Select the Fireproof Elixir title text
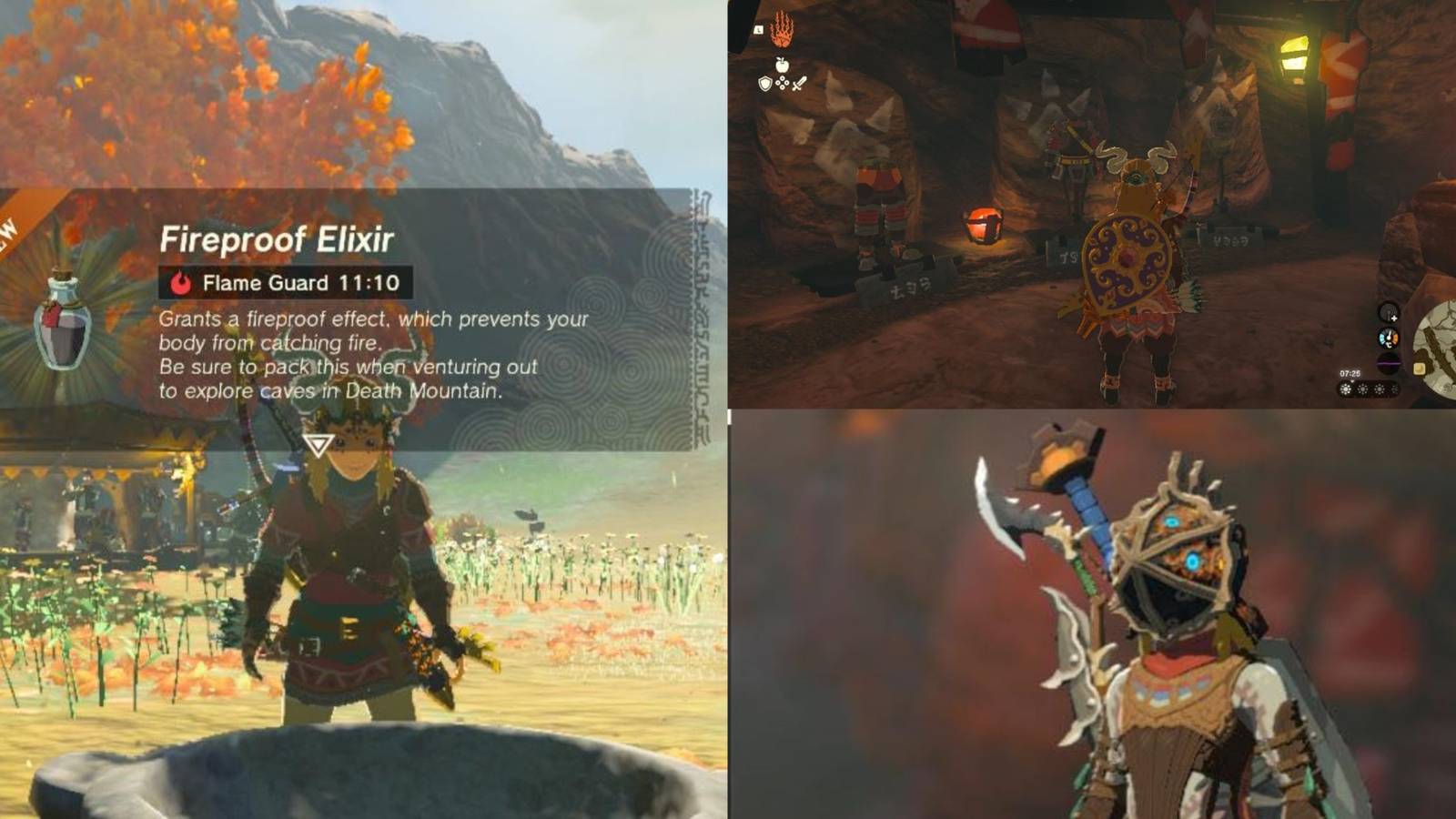 coord(278,240)
